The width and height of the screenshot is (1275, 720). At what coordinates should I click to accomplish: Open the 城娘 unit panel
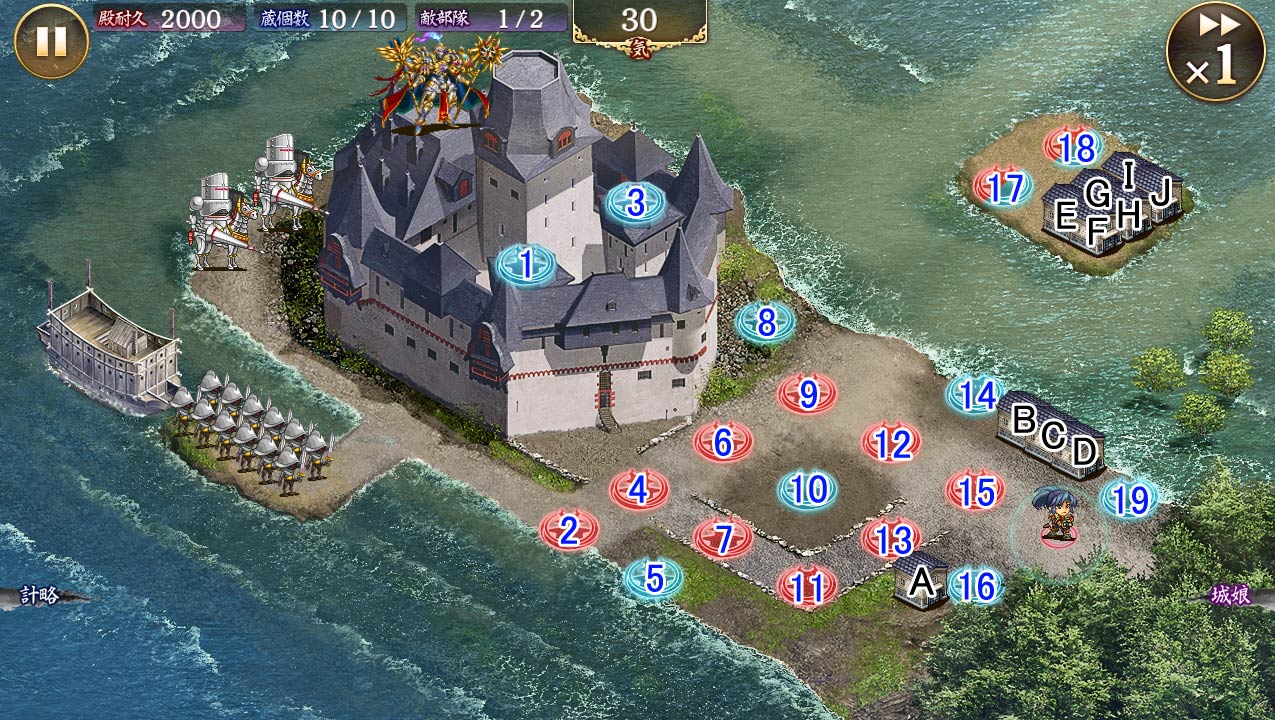(1232, 596)
